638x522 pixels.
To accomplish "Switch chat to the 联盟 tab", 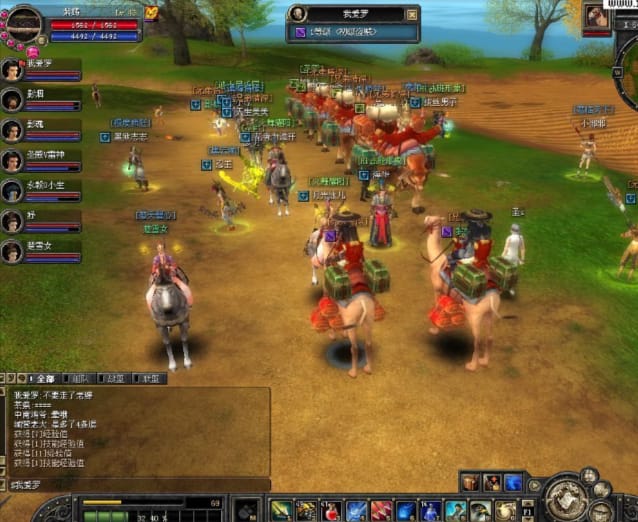I will pyautogui.click(x=151, y=379).
